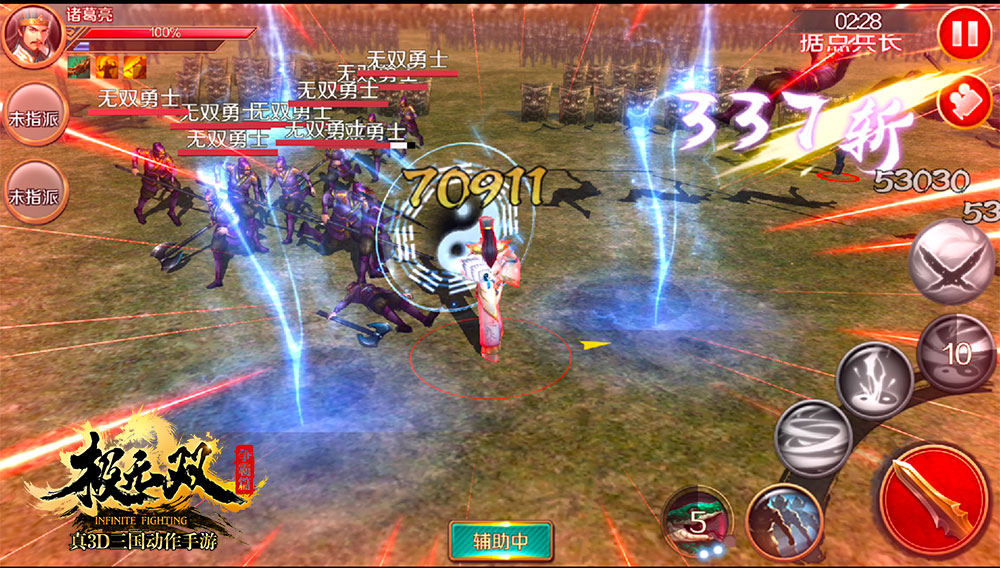Pause the battle with the red pause button
This screenshot has width=1000, height=568.
pos(964,34)
